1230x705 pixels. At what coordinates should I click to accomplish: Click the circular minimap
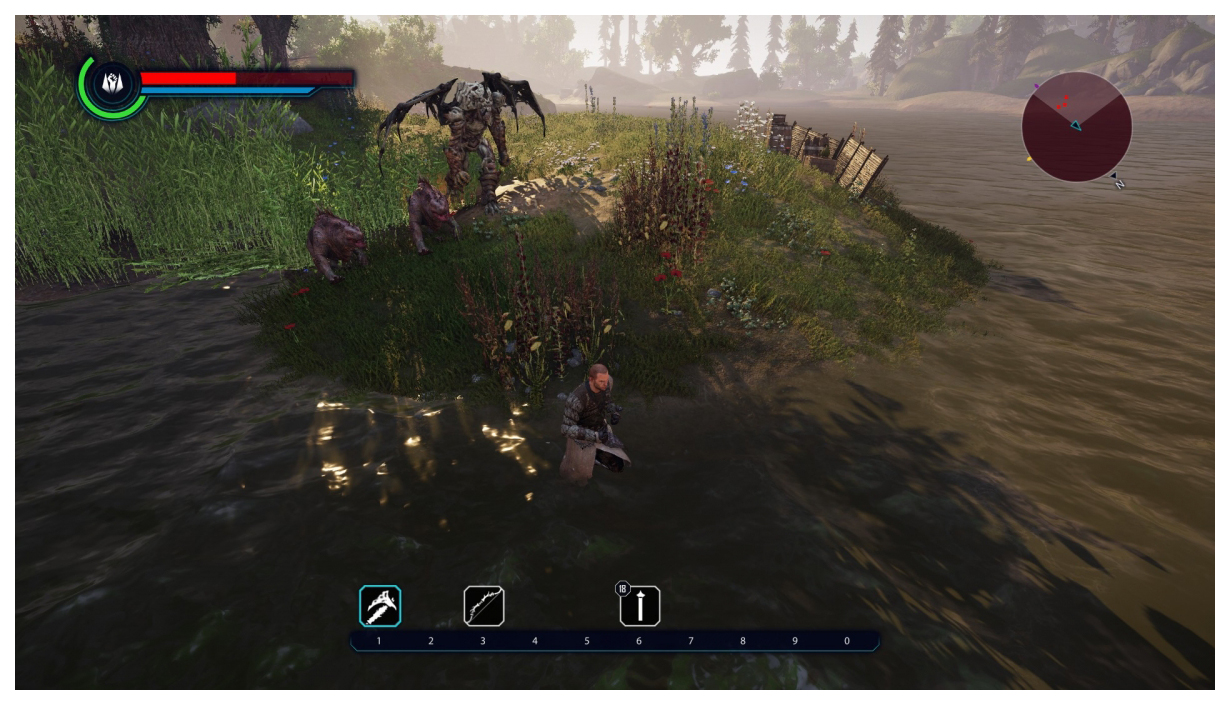pos(1076,127)
